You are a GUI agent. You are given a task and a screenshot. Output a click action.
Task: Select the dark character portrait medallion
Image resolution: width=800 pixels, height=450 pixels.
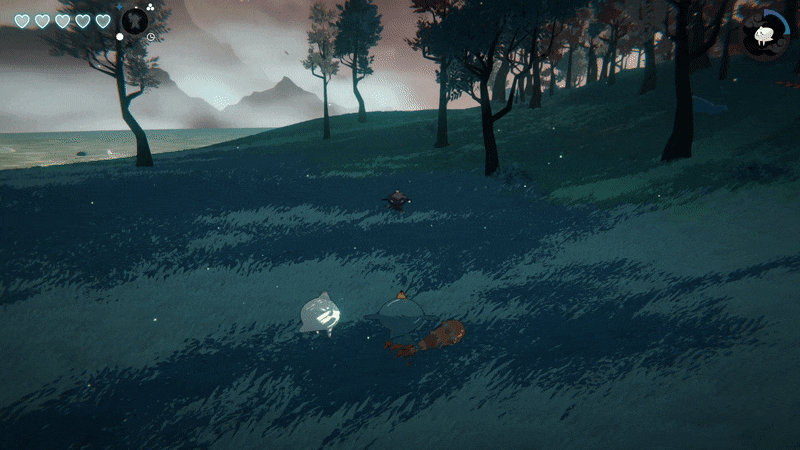coord(135,21)
